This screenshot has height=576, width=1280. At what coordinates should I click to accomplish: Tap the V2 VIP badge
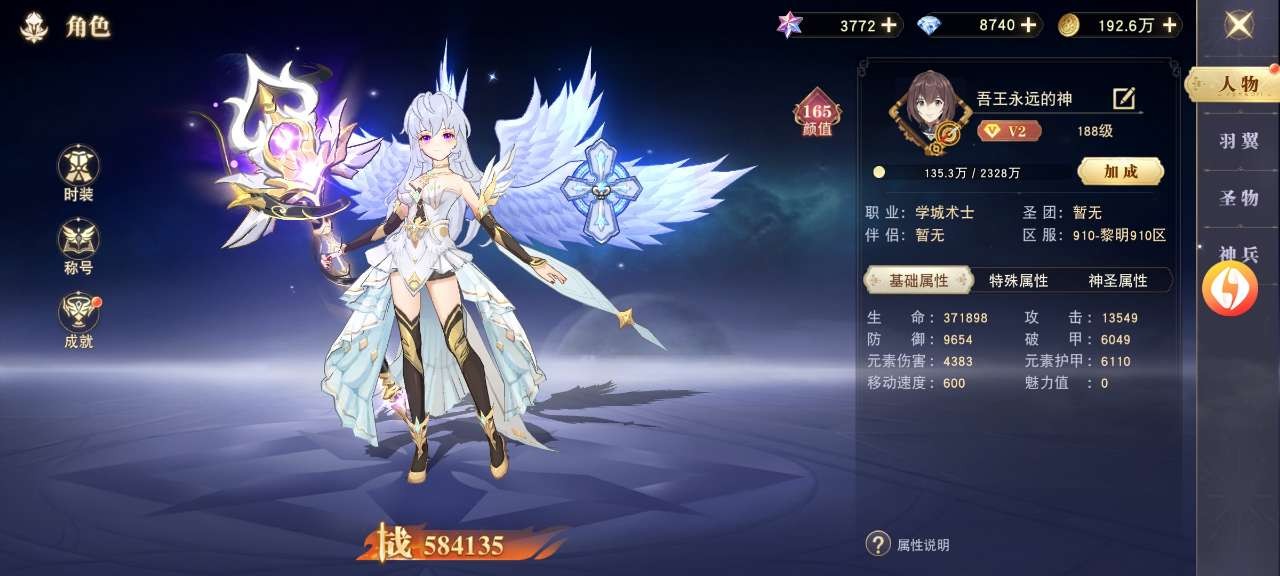[x=1009, y=131]
